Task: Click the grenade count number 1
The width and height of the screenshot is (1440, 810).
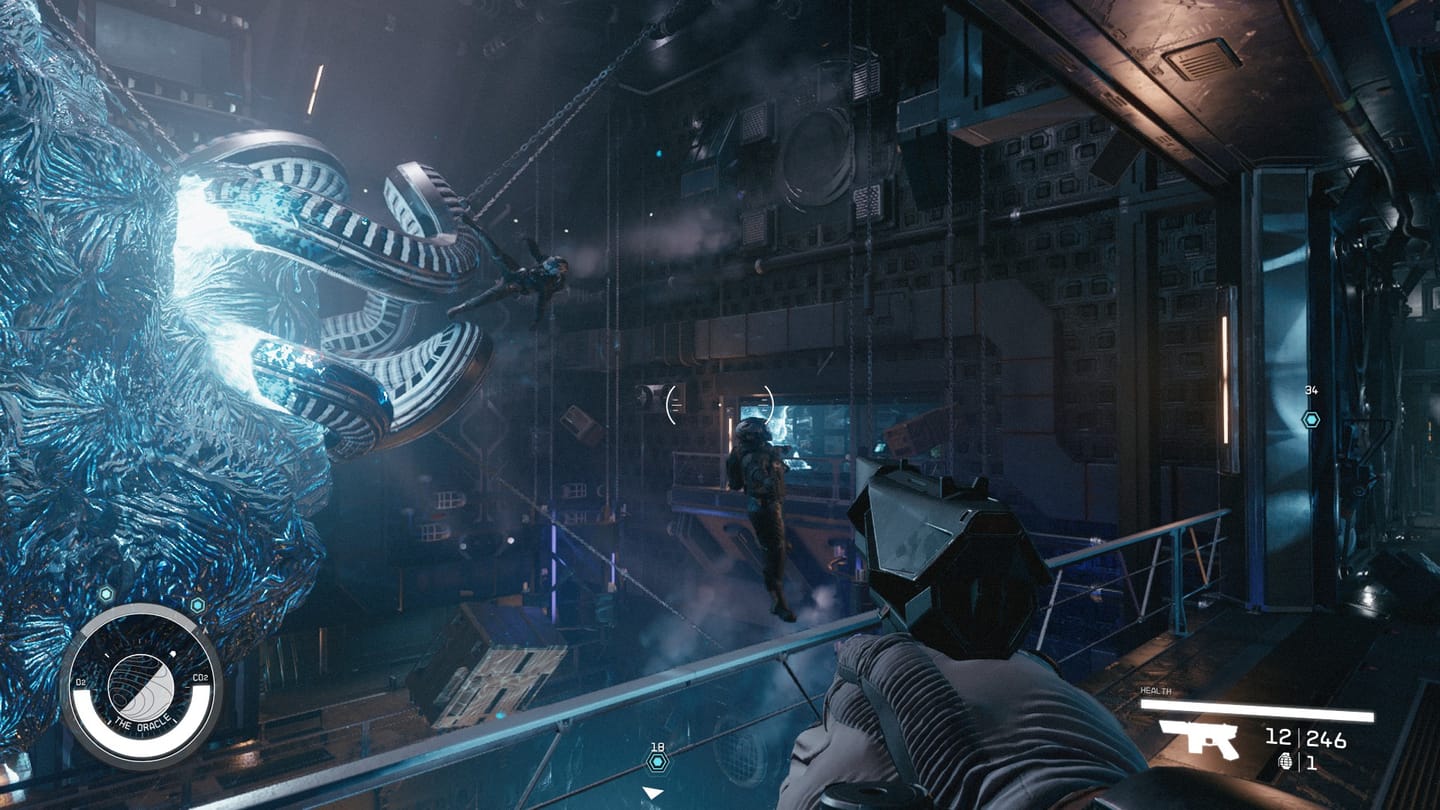Action: (1312, 762)
